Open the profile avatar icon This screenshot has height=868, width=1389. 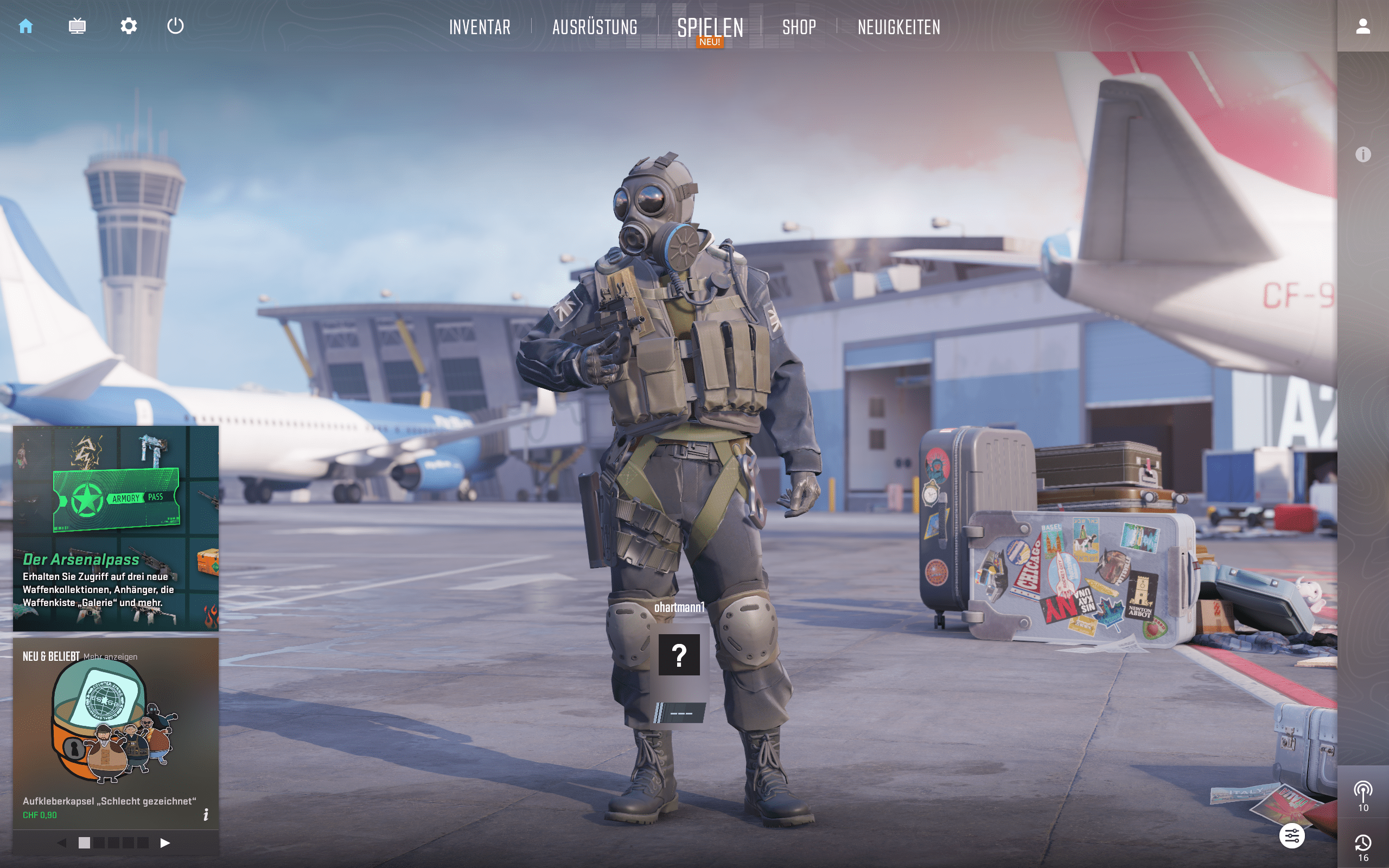click(x=1362, y=27)
